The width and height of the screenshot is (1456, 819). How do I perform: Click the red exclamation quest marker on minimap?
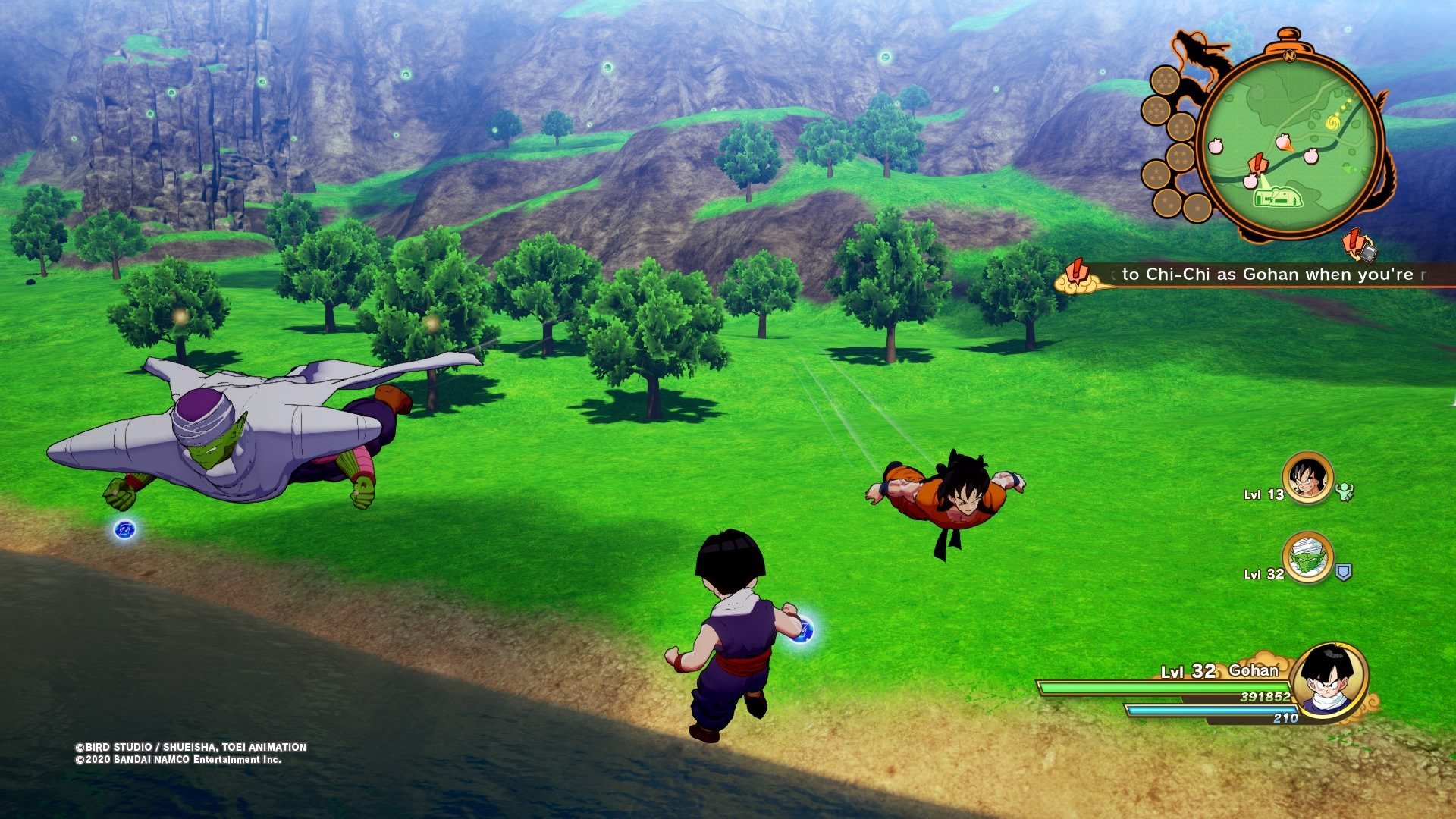[1257, 163]
